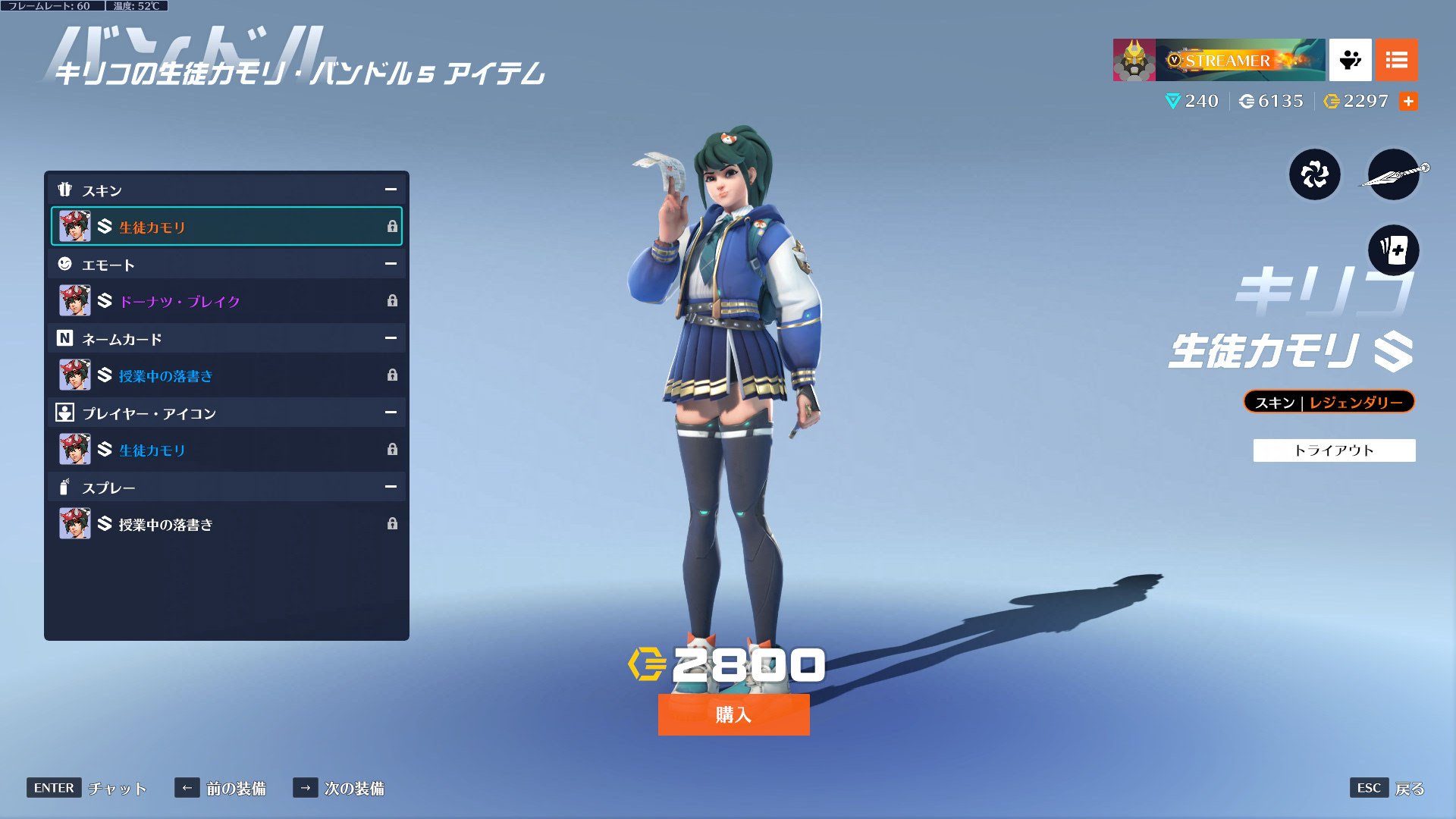This screenshot has height=819, width=1456.
Task: Go back using the 戻る button
Action: [1387, 789]
